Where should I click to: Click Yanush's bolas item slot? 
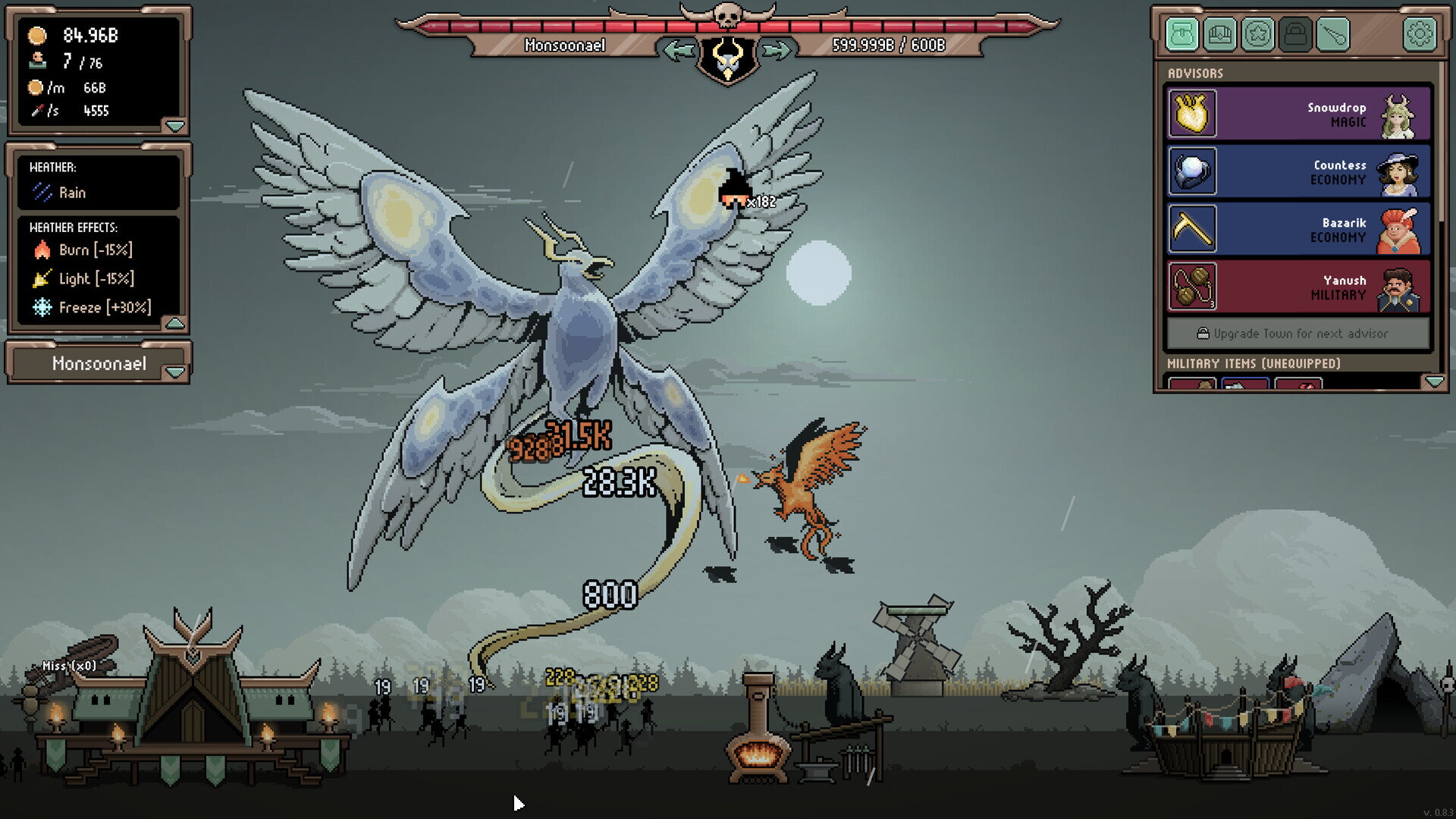coord(1193,287)
